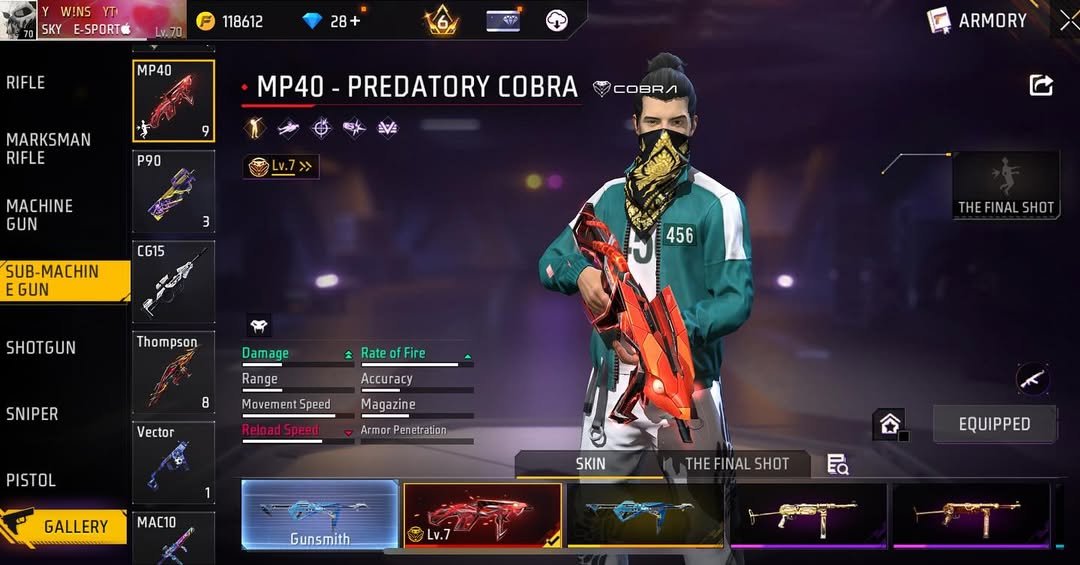This screenshot has height=565, width=1080.
Task: Click the Equipped button
Action: pyautogui.click(x=994, y=424)
